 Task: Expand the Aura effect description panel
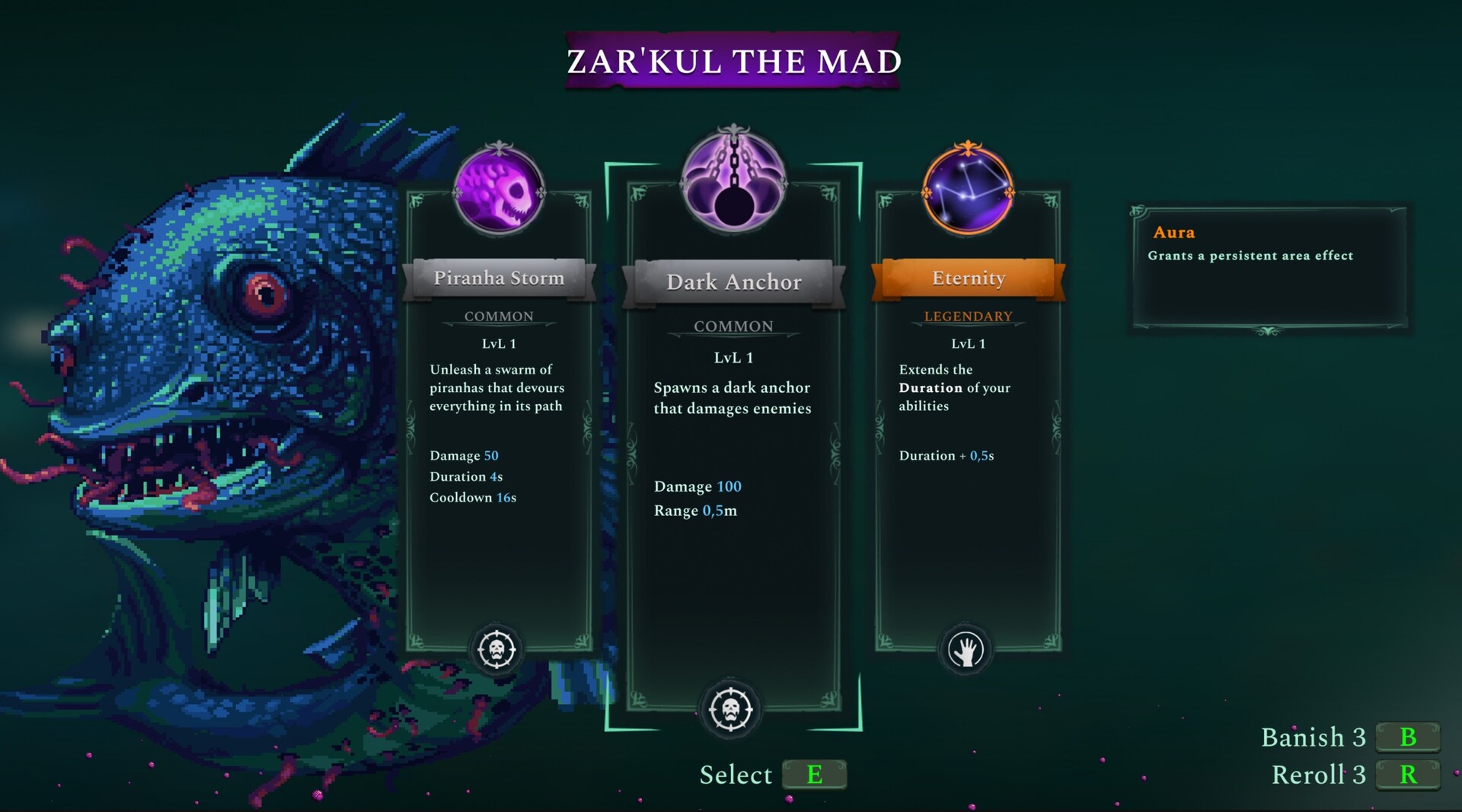tap(1268, 266)
